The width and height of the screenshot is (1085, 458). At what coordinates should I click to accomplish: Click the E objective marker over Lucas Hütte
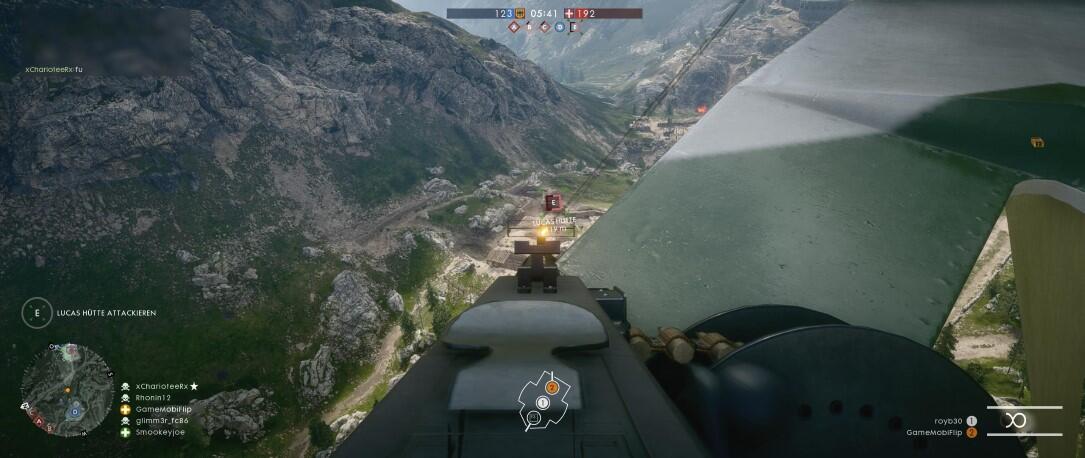[552, 202]
